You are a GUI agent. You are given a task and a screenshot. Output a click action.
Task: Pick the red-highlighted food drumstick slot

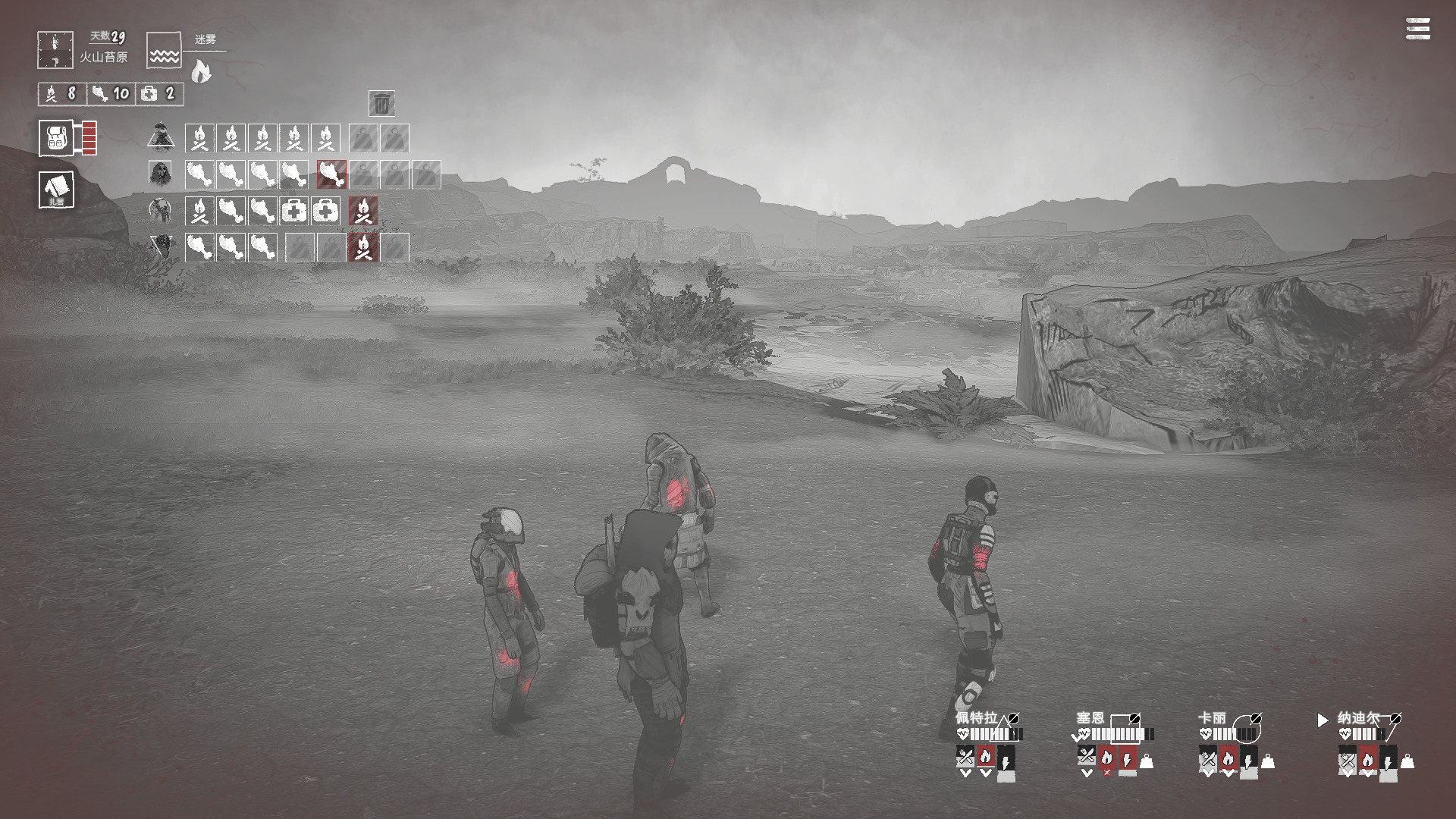coord(331,174)
